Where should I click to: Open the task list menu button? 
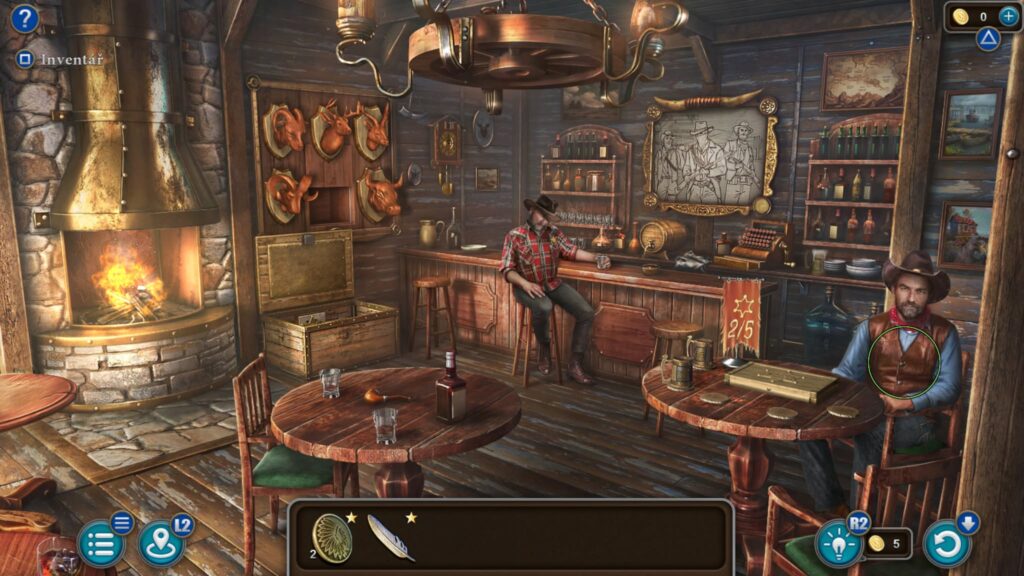pos(100,544)
